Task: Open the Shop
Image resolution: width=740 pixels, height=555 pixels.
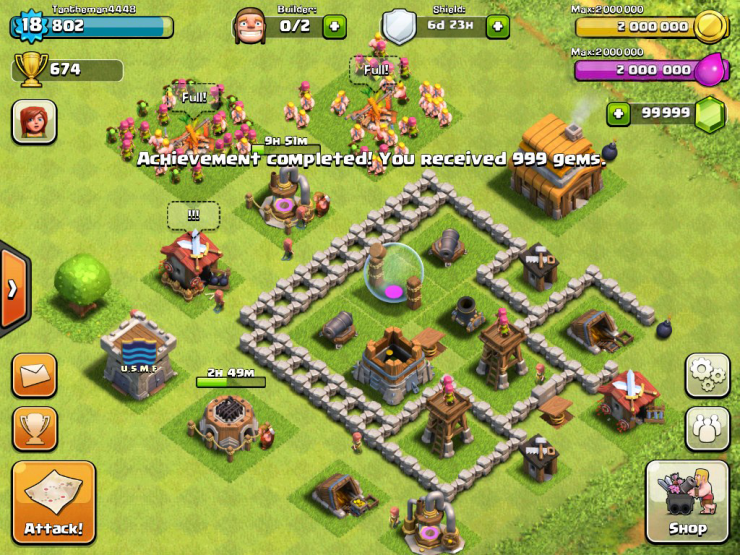Action: pos(687,501)
